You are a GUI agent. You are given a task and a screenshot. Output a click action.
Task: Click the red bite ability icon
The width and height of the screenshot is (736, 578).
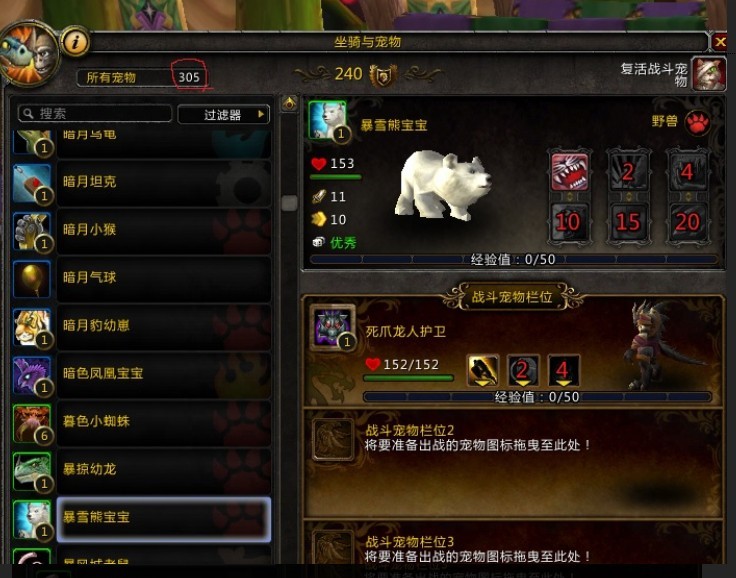pos(568,171)
